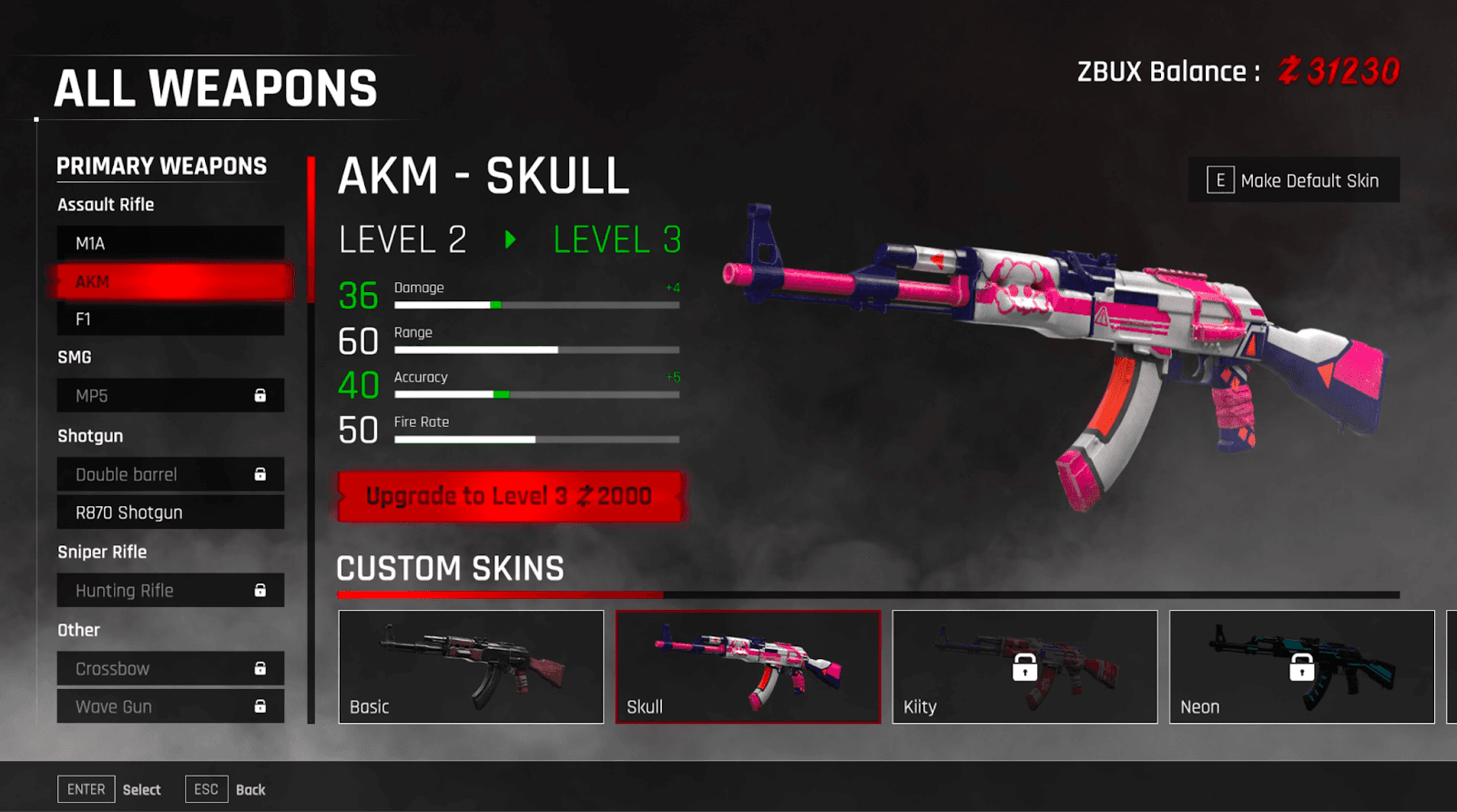Select the Skull skin thumbnail
The width and height of the screenshot is (1457, 812).
pyautogui.click(x=748, y=666)
